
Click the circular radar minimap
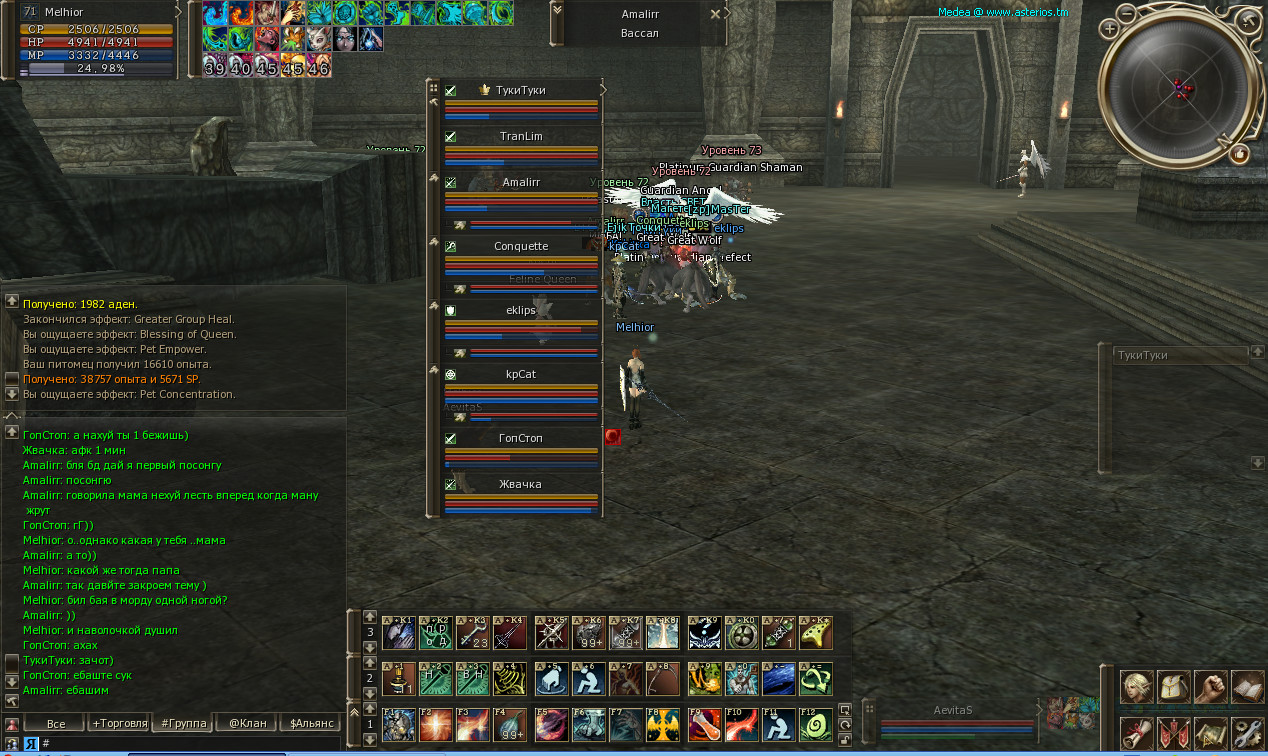tap(1181, 88)
